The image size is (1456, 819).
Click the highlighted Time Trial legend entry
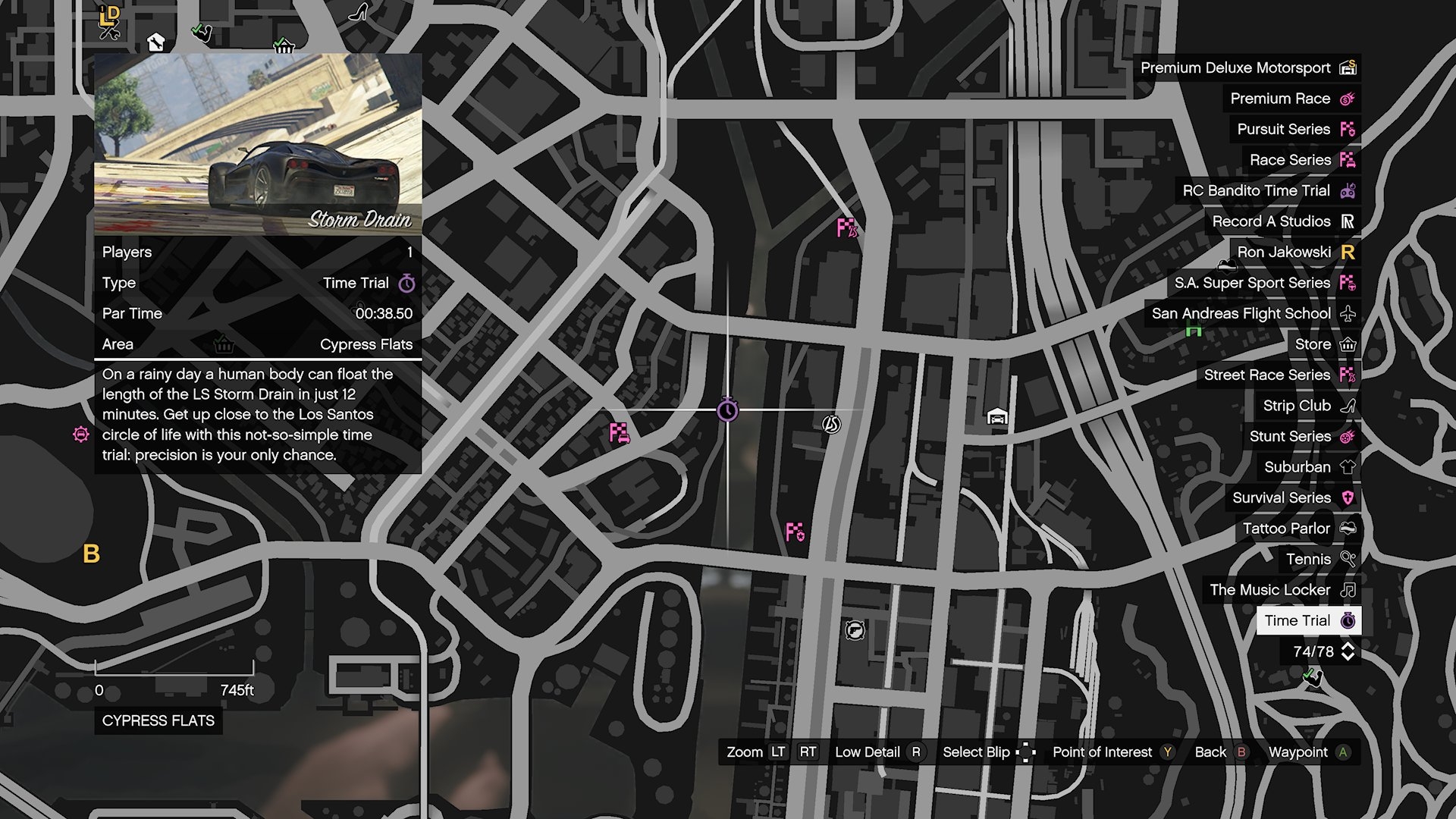point(1308,620)
